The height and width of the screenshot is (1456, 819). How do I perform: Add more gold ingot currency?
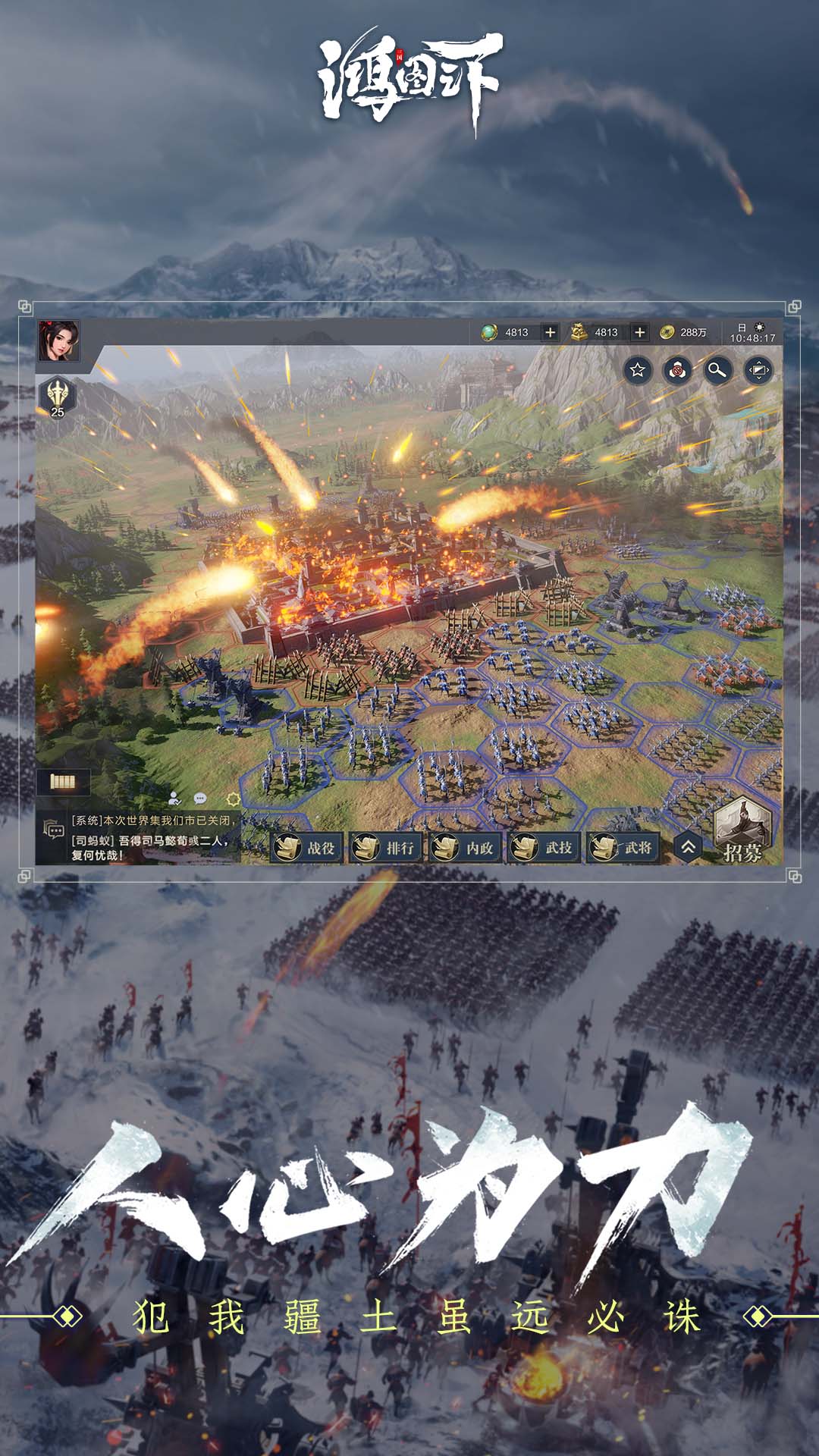640,332
